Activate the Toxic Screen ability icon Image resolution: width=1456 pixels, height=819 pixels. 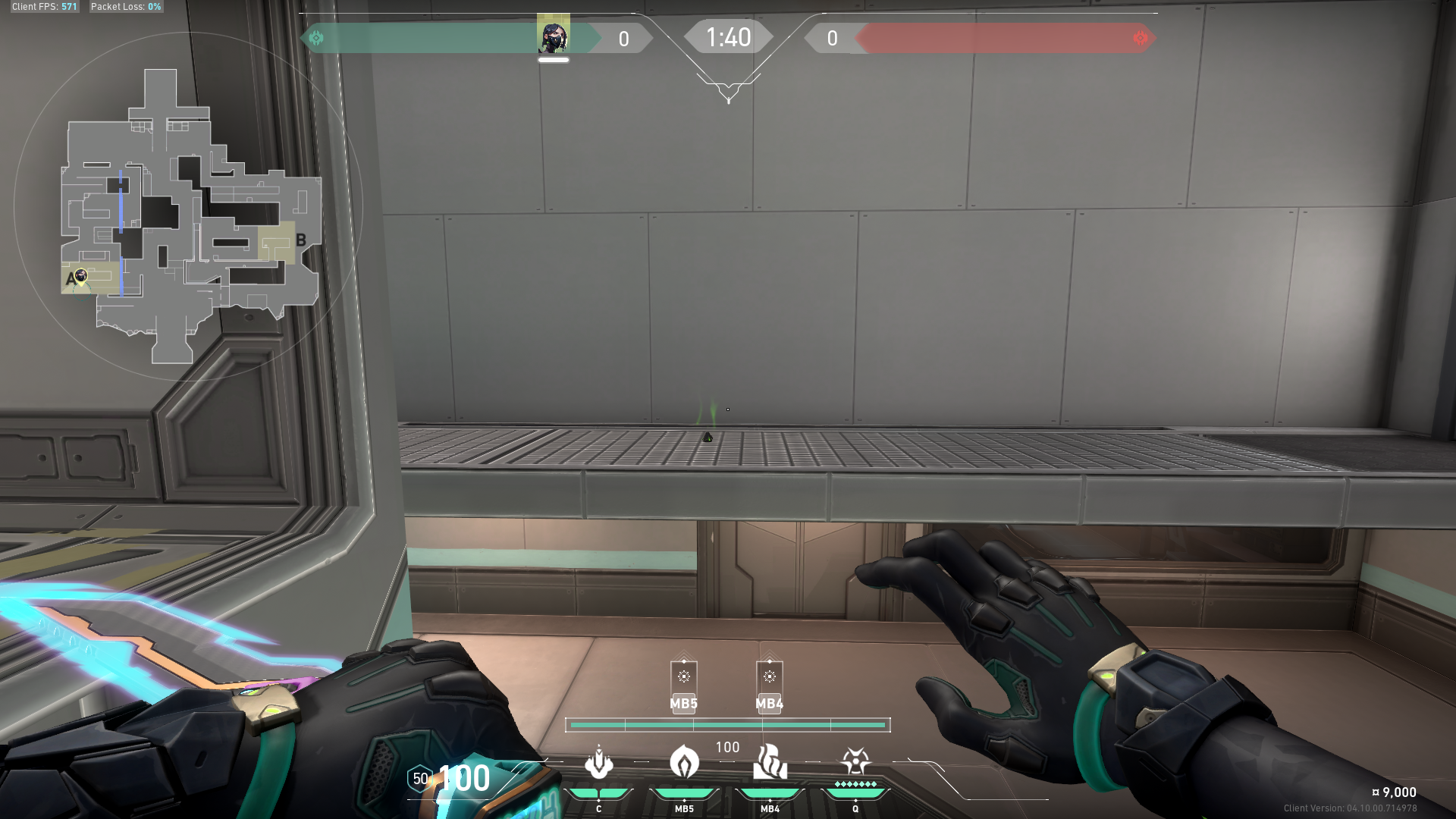click(770, 762)
